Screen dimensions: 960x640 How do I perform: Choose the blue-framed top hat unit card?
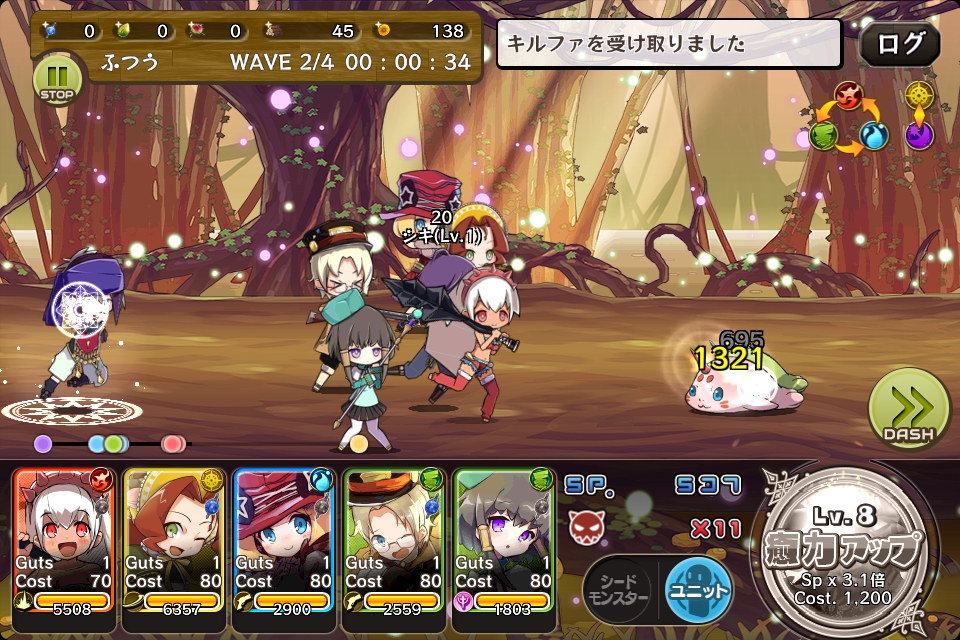pyautogui.click(x=285, y=540)
